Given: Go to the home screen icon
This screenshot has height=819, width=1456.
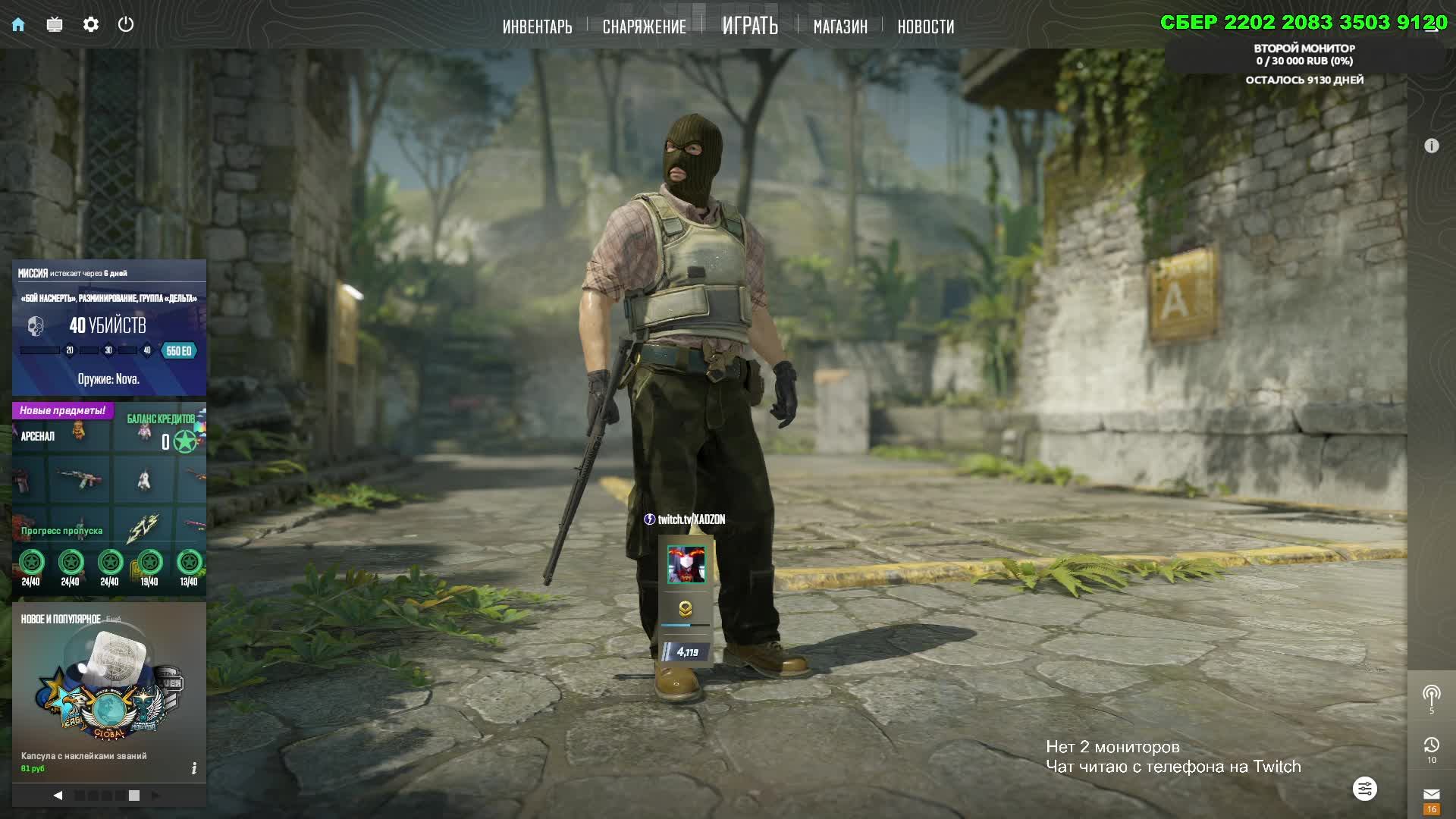Looking at the screenshot, I should pyautogui.click(x=18, y=25).
